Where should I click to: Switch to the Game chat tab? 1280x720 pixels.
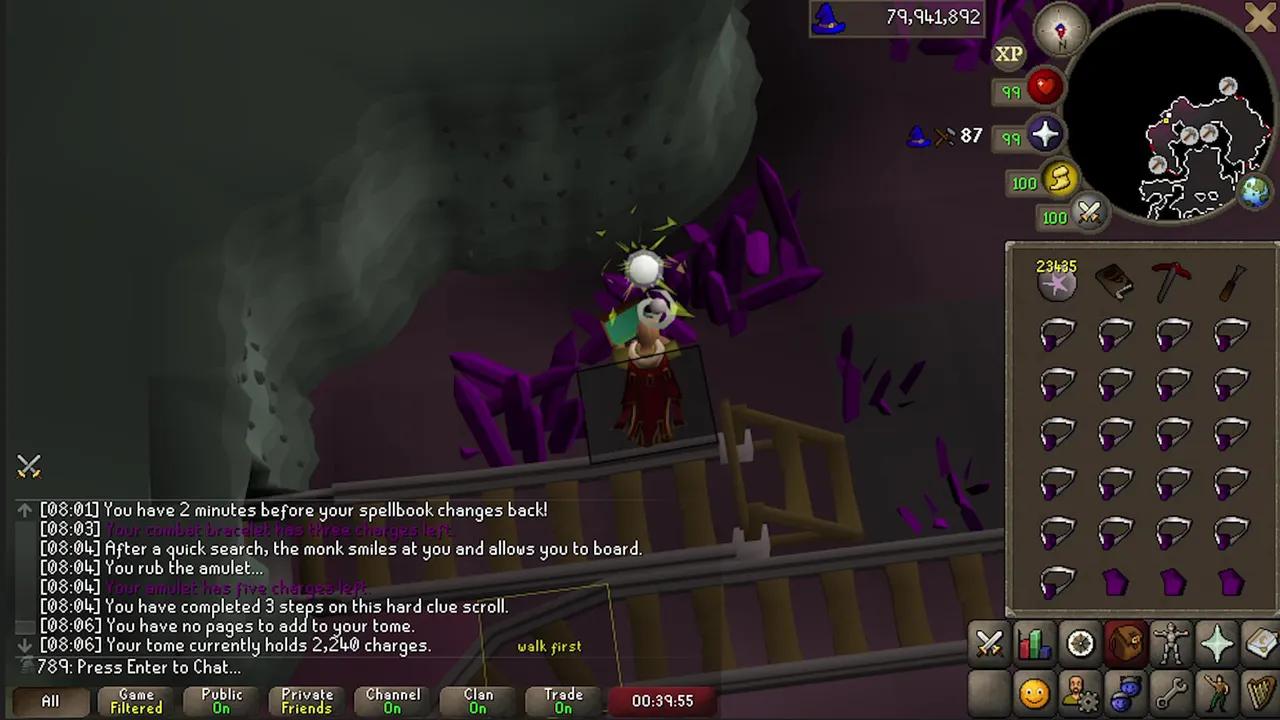click(135, 700)
